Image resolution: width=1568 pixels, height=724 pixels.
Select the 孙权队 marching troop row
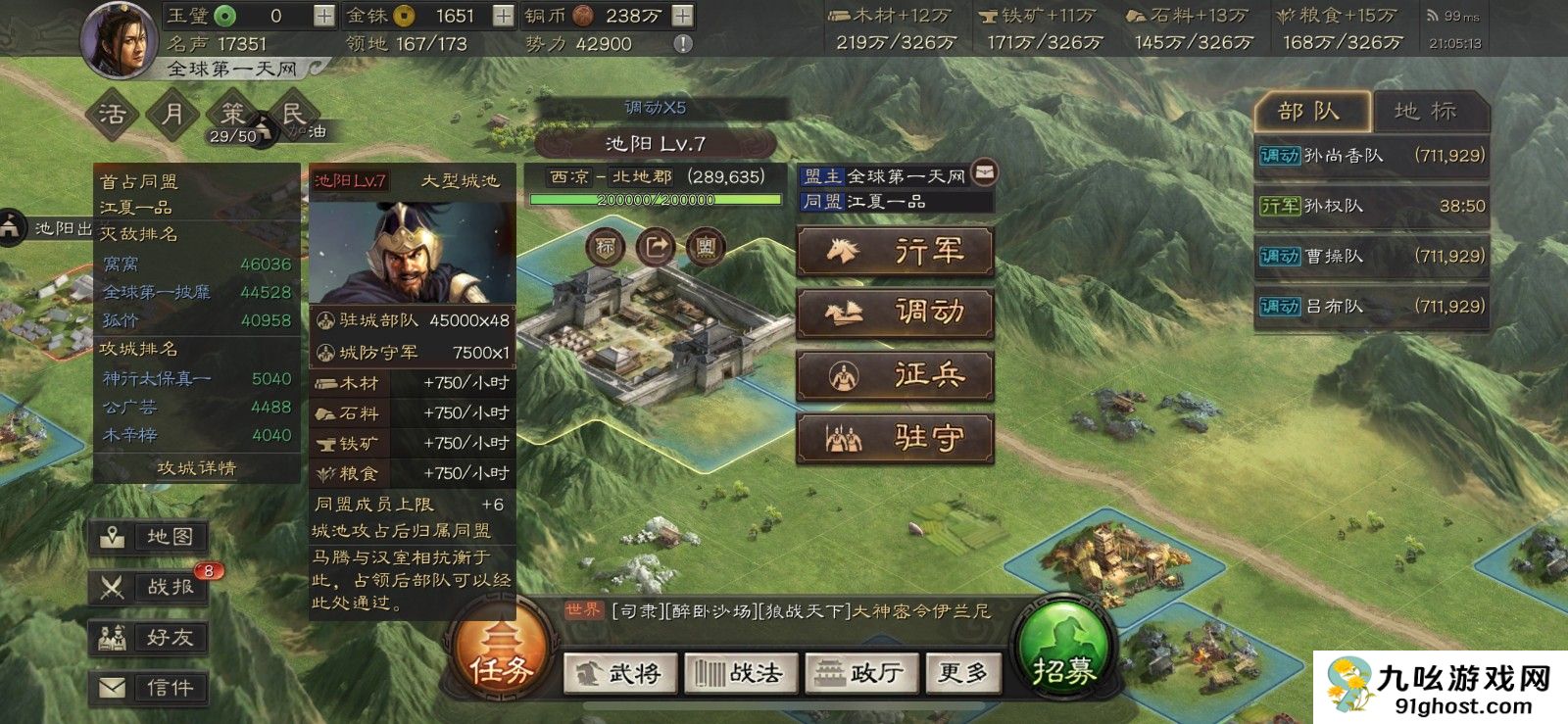click(x=1371, y=206)
